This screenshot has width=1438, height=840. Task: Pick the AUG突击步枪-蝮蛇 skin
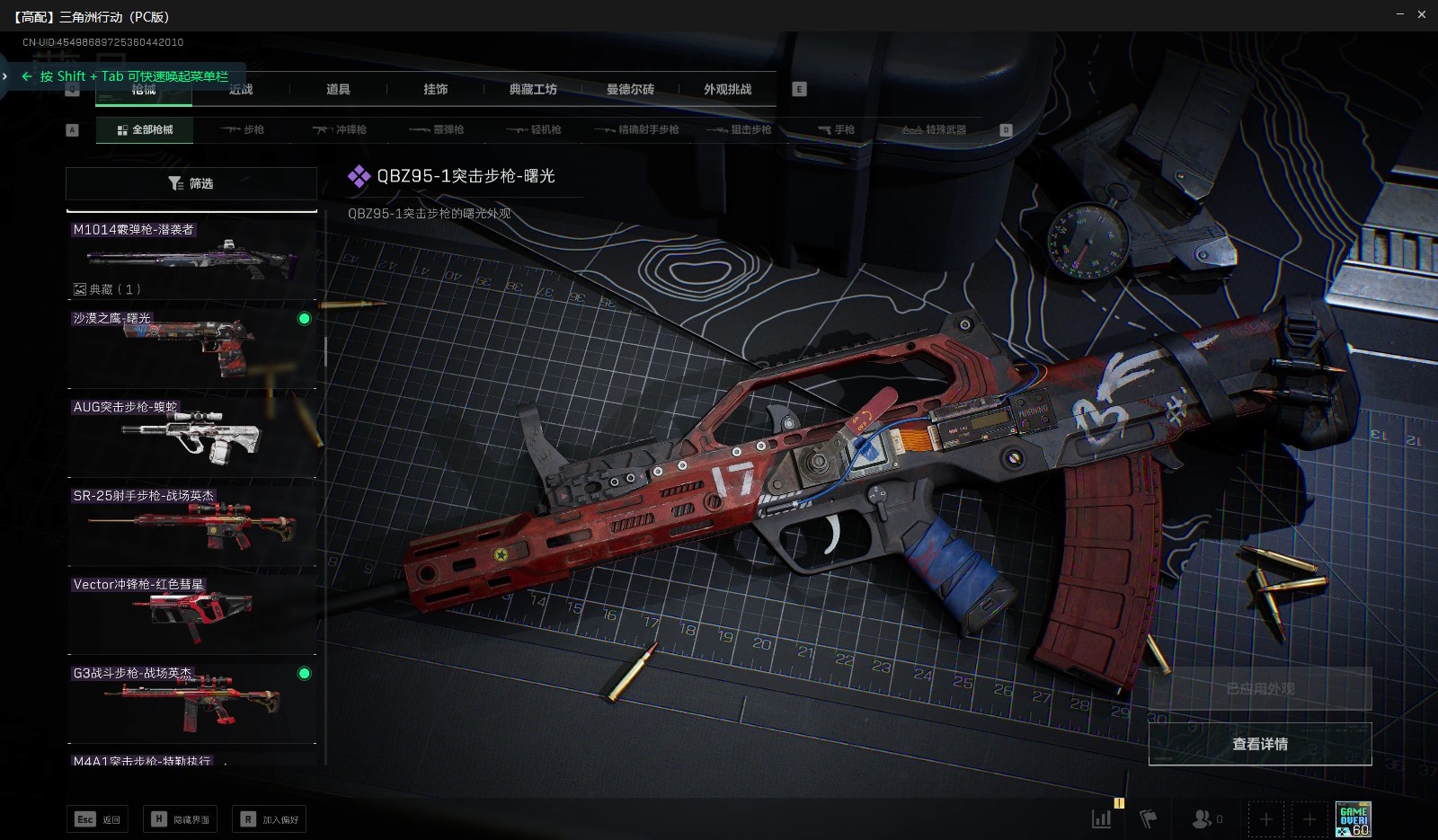(191, 436)
